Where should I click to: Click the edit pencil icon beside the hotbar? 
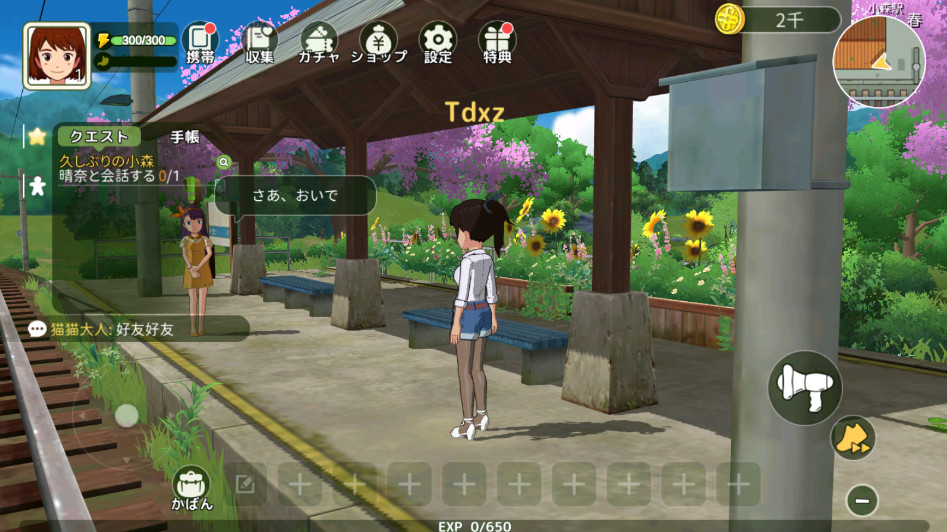point(245,485)
